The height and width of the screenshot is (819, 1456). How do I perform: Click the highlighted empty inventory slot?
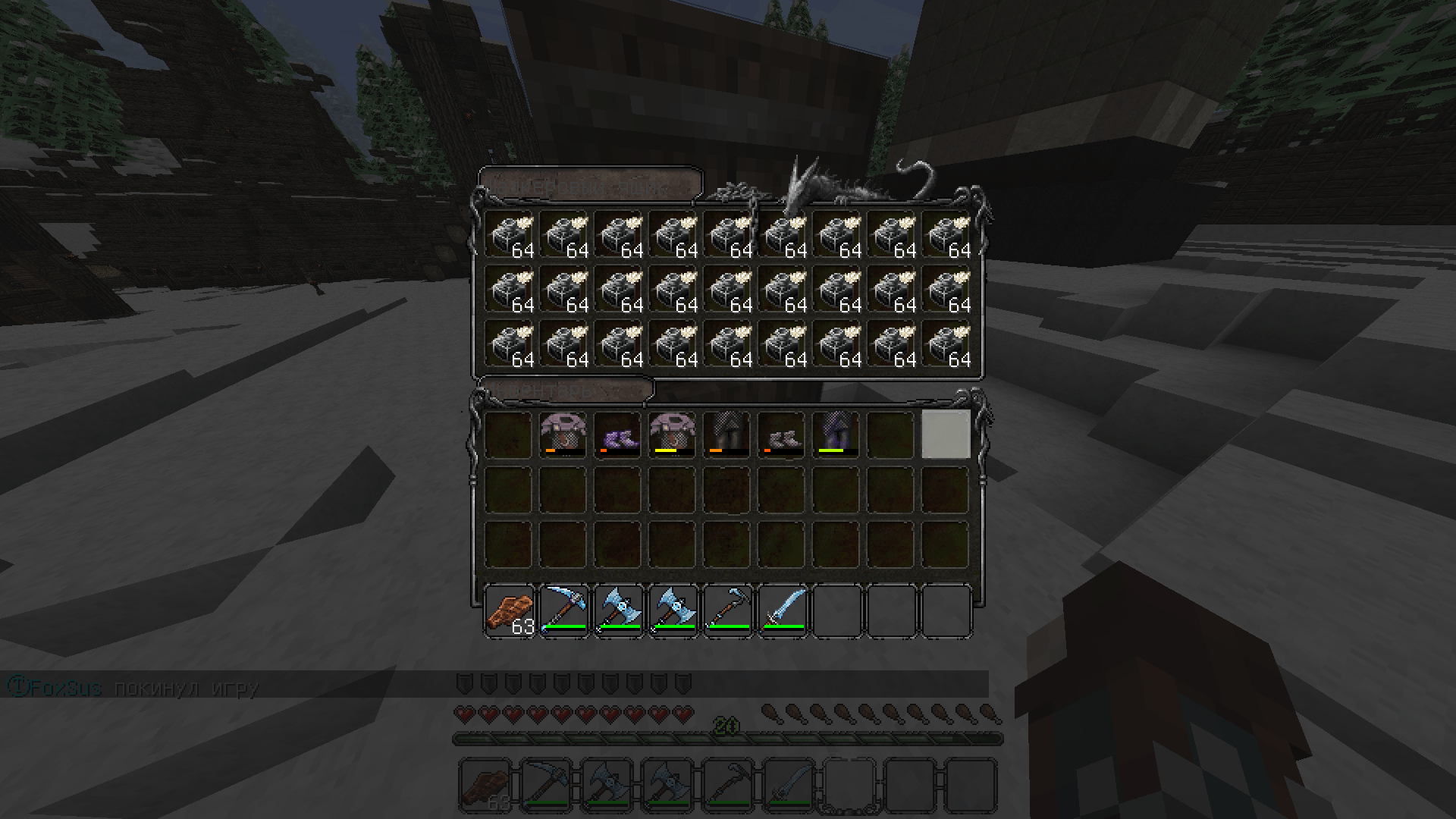point(945,435)
